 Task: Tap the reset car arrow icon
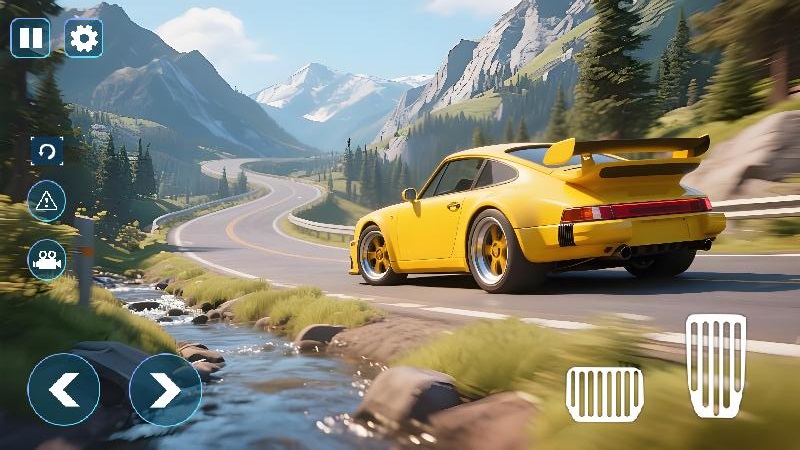tap(47, 151)
